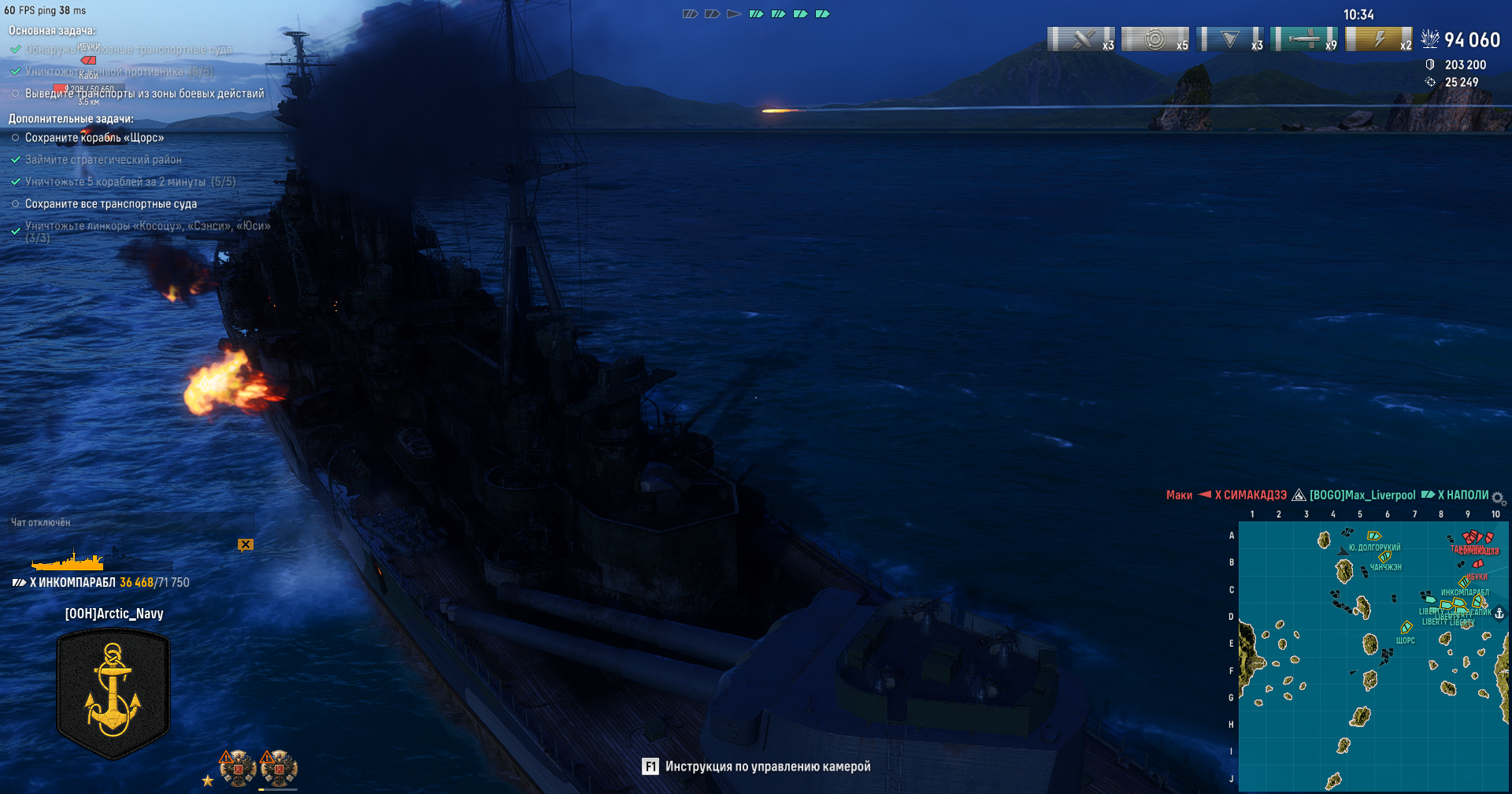Click the 'Чат отключён' chat field

(x=41, y=522)
